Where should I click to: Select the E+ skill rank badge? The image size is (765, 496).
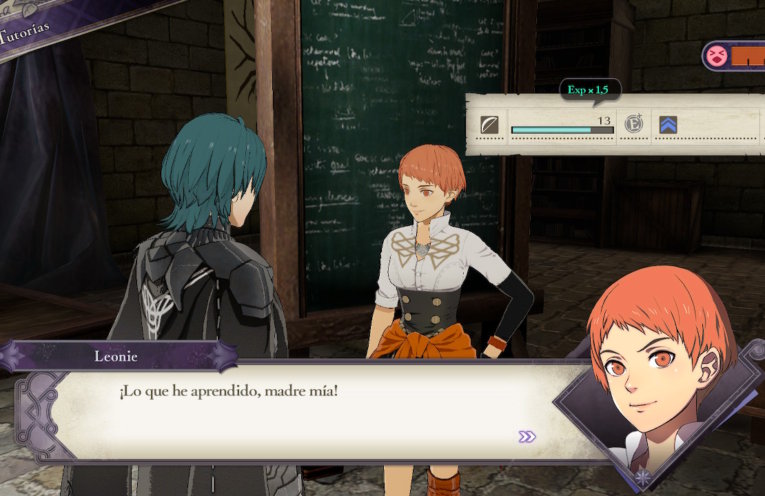click(632, 126)
